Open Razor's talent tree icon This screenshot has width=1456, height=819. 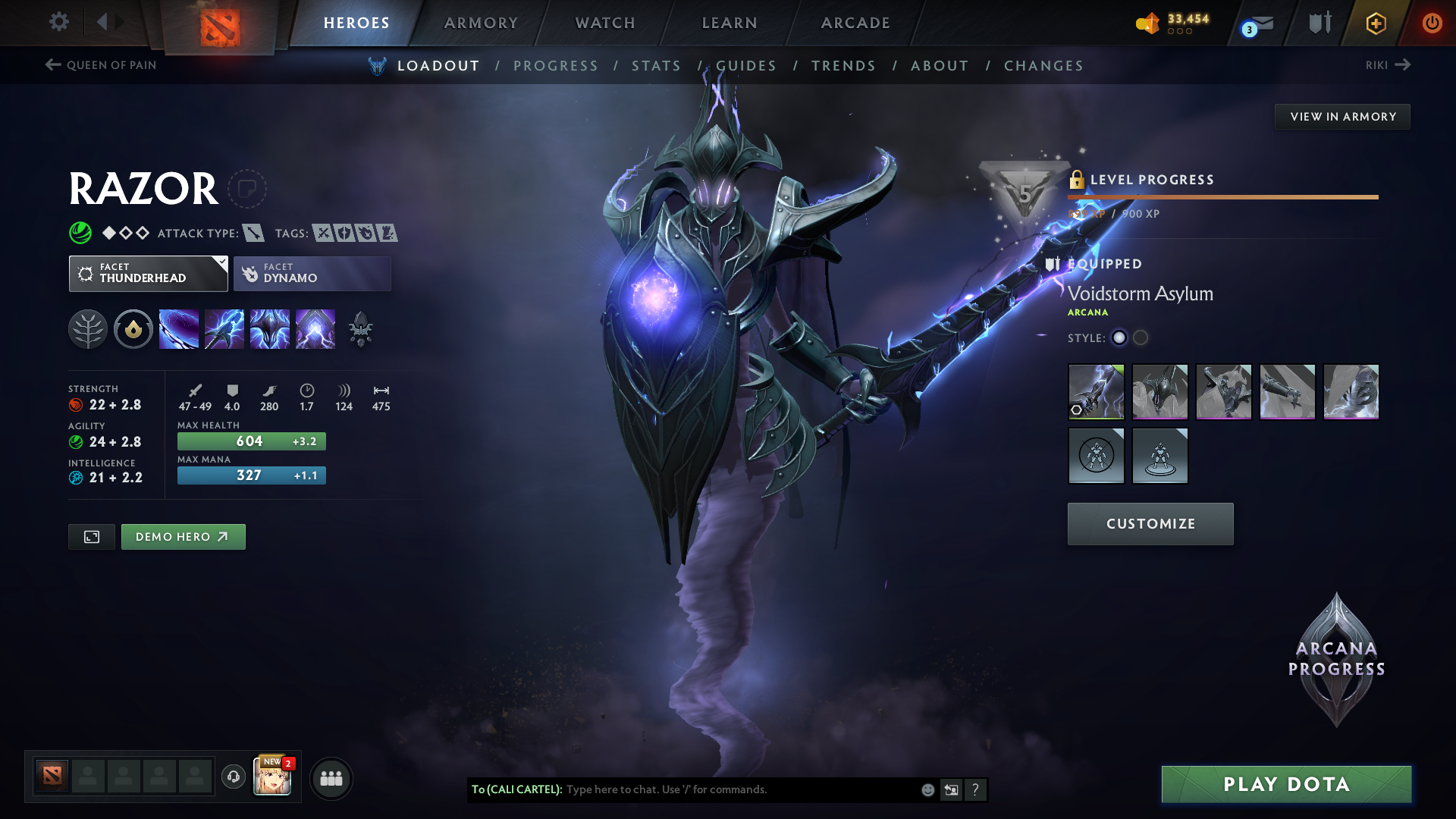tap(89, 328)
